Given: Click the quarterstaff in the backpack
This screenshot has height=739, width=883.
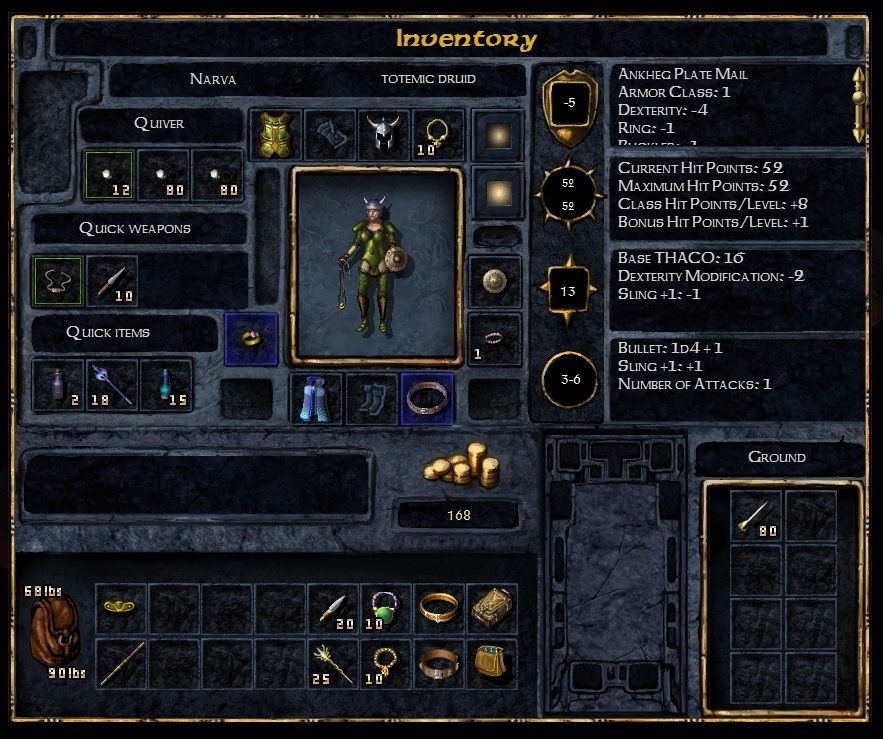Looking at the screenshot, I should [122, 663].
